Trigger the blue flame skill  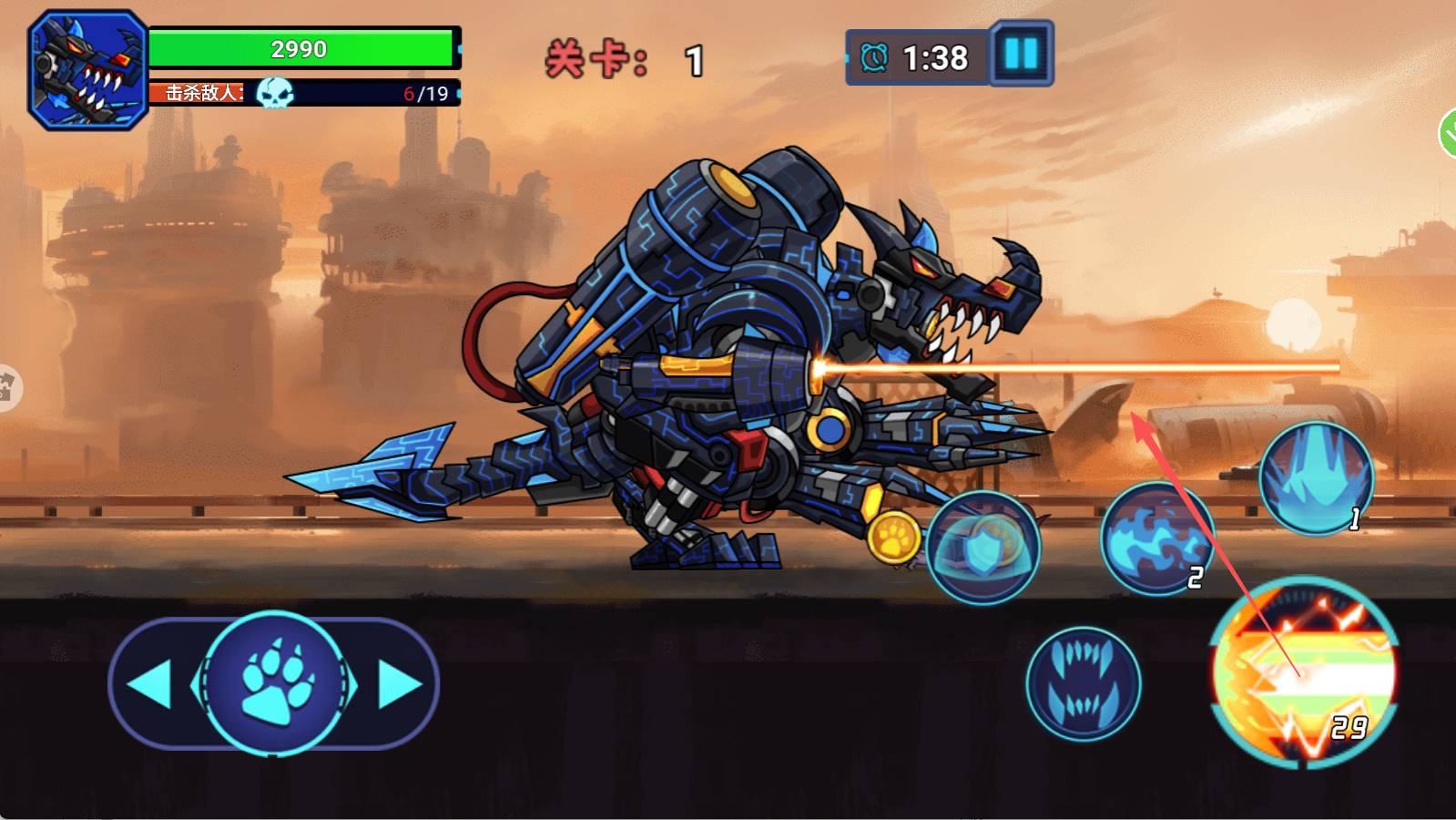point(1156,539)
